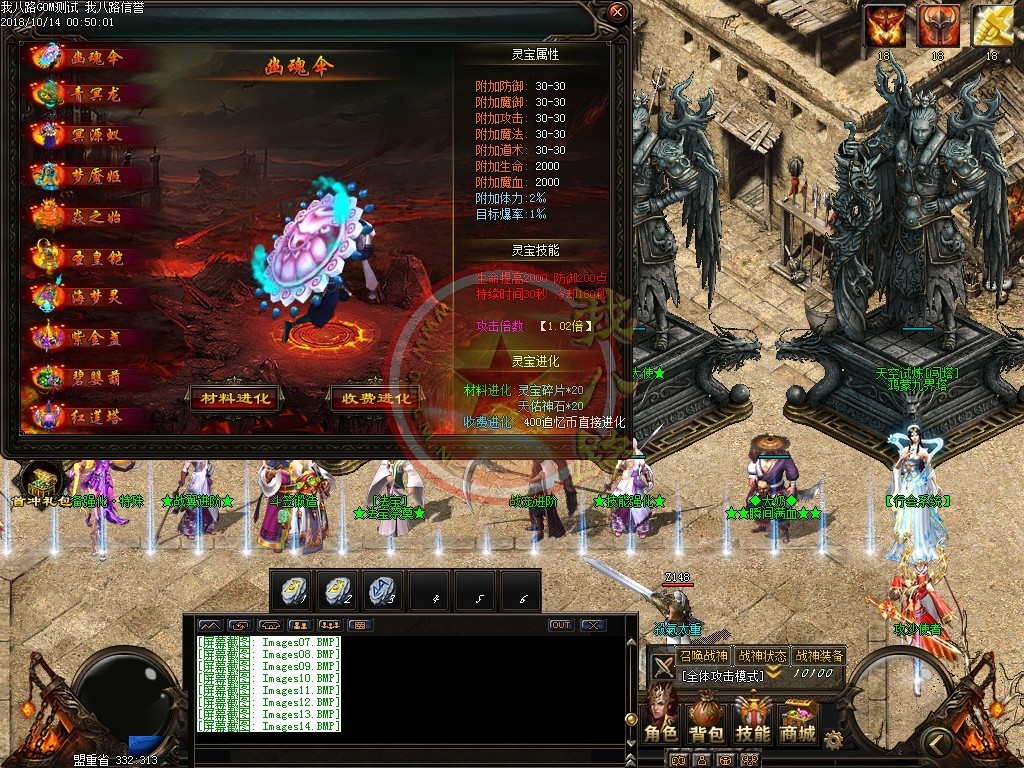Image resolution: width=1024 pixels, height=768 pixels.
Task: Open the 背包 backpack
Action: pos(707,716)
